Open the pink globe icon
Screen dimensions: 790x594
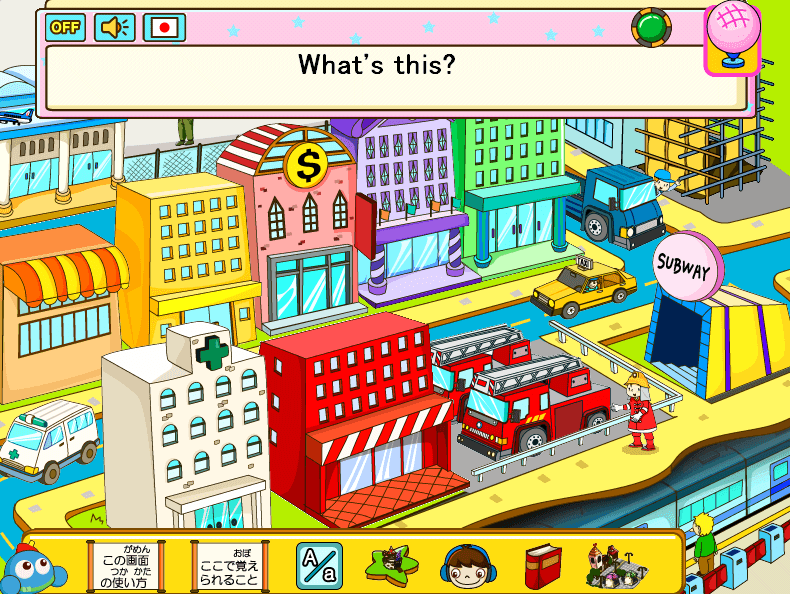point(733,37)
